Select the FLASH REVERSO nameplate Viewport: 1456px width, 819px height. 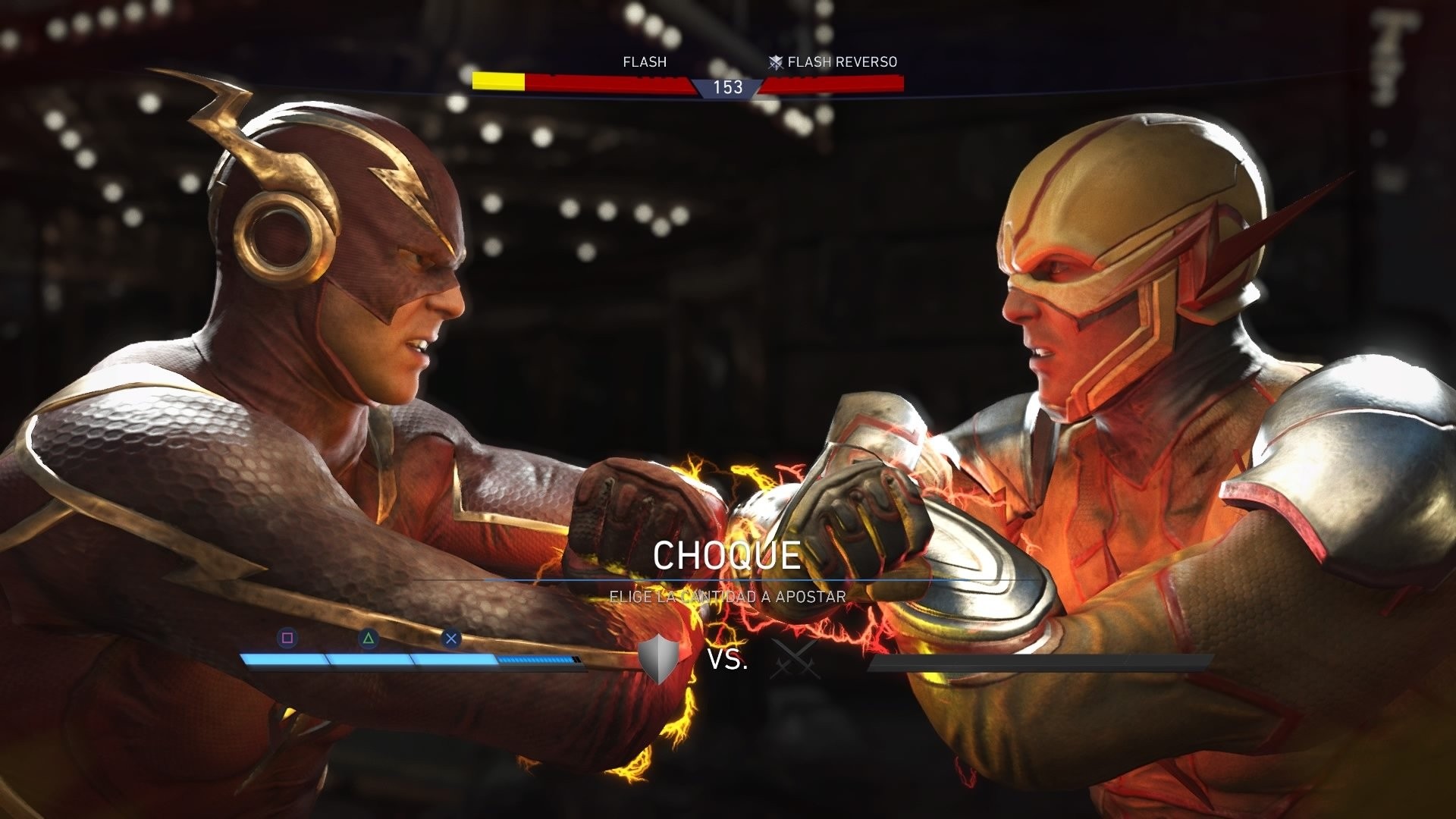[842, 61]
